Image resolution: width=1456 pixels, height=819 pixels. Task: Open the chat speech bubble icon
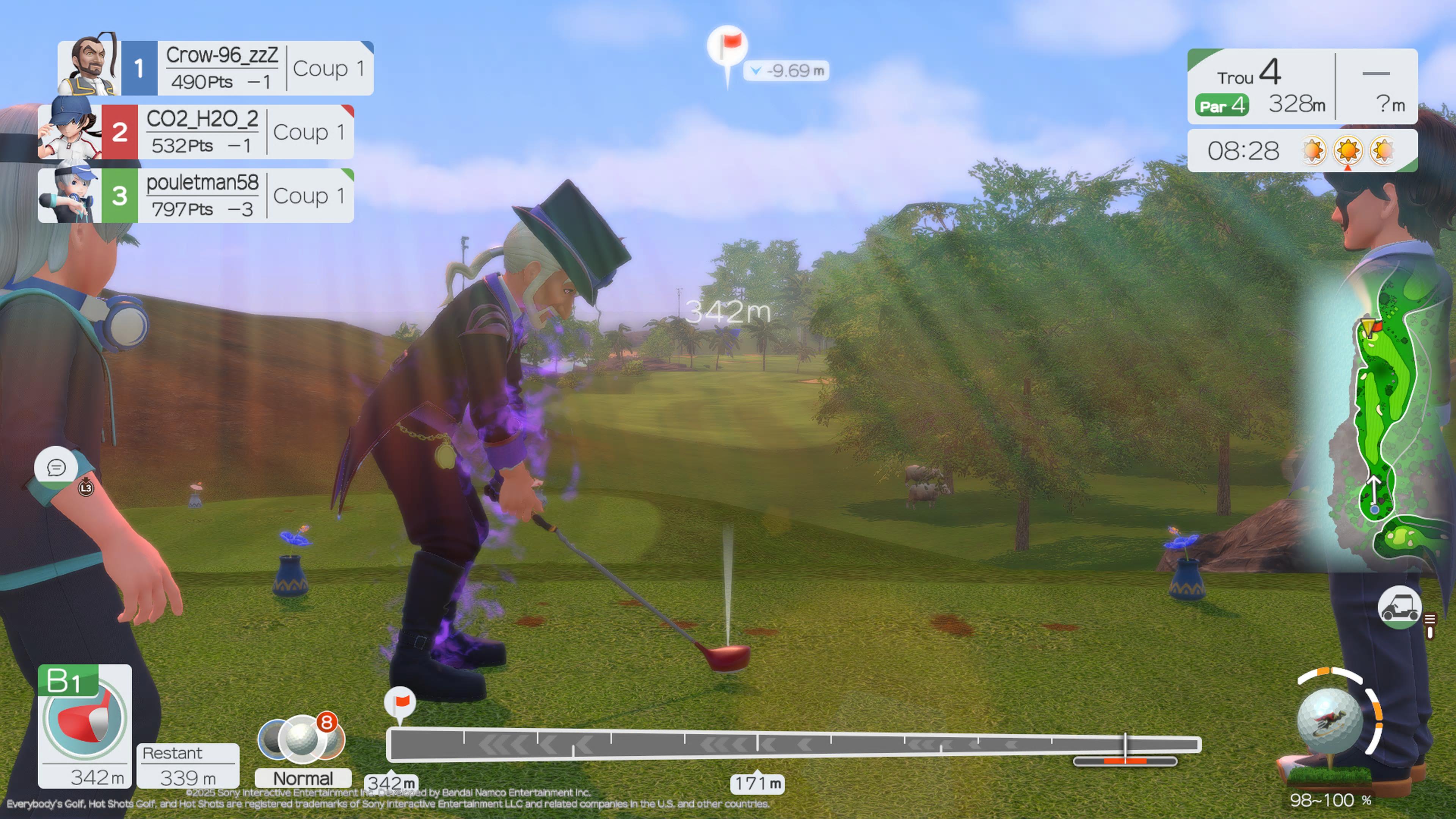[x=56, y=468]
